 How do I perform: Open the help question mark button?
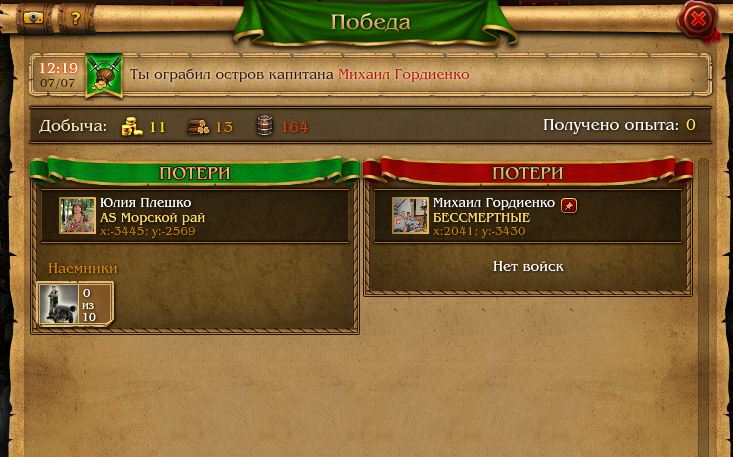point(75,18)
